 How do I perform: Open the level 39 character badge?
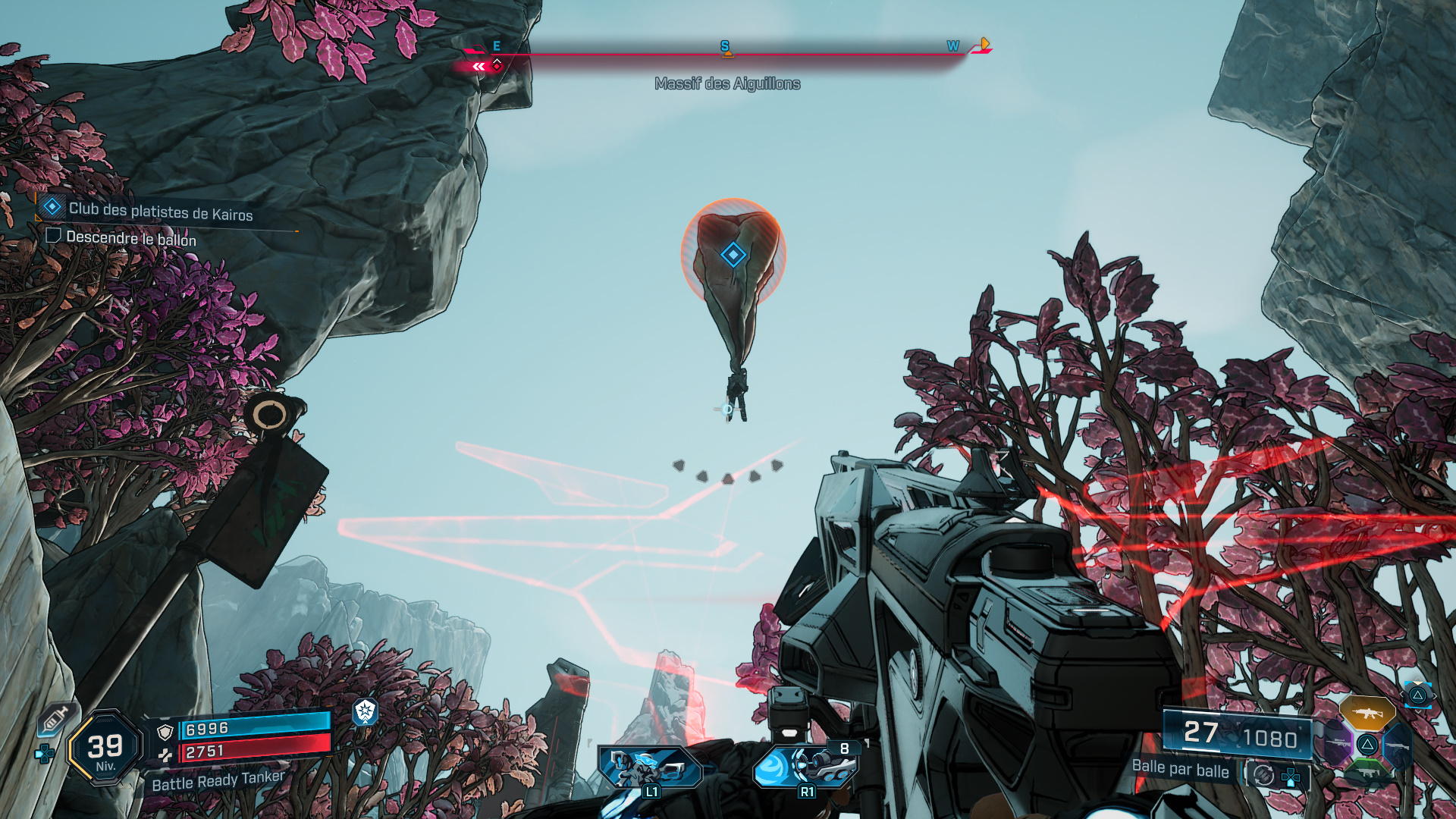105,748
